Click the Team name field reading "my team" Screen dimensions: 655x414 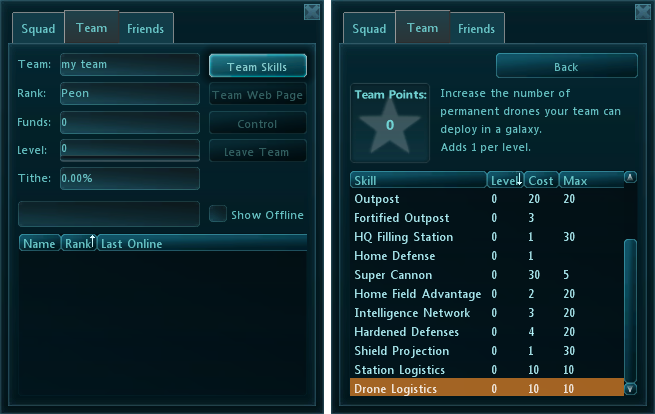point(130,65)
